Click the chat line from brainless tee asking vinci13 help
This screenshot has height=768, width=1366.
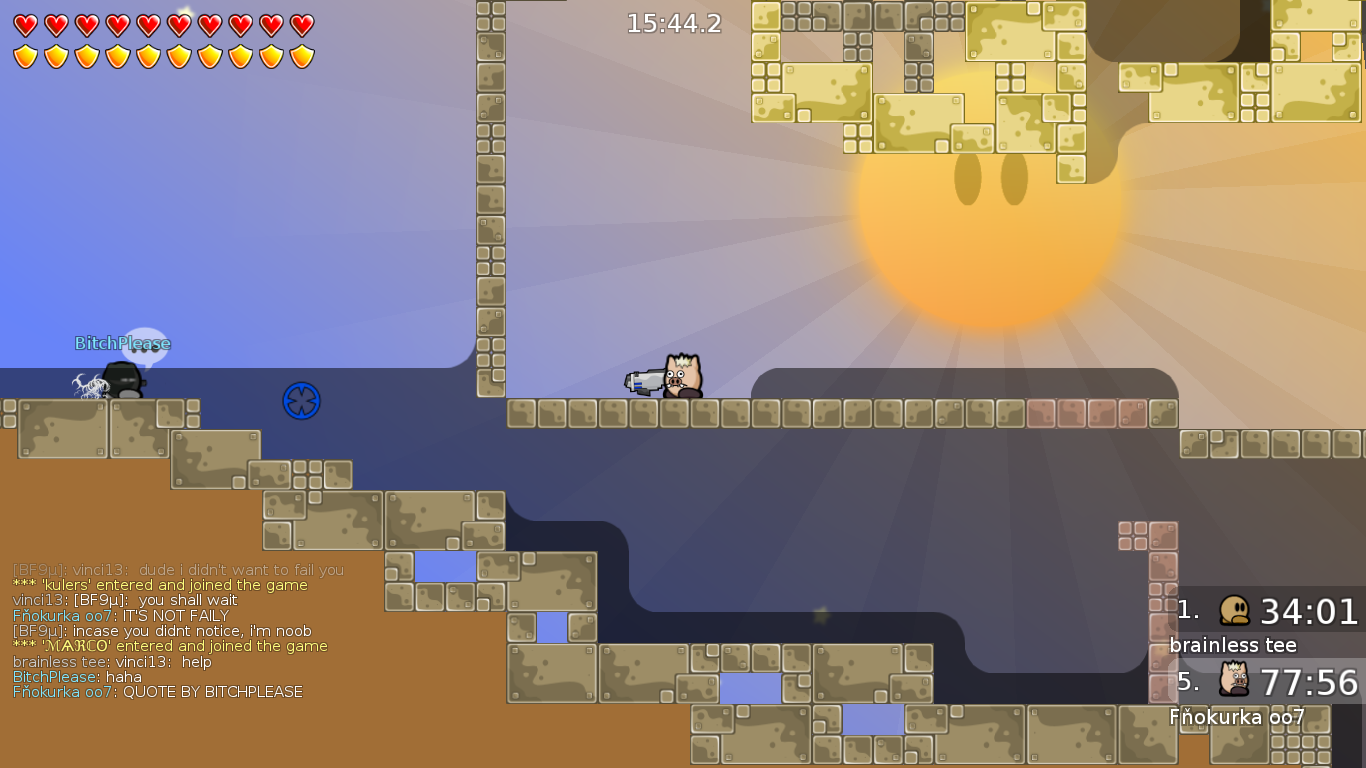coord(110,661)
